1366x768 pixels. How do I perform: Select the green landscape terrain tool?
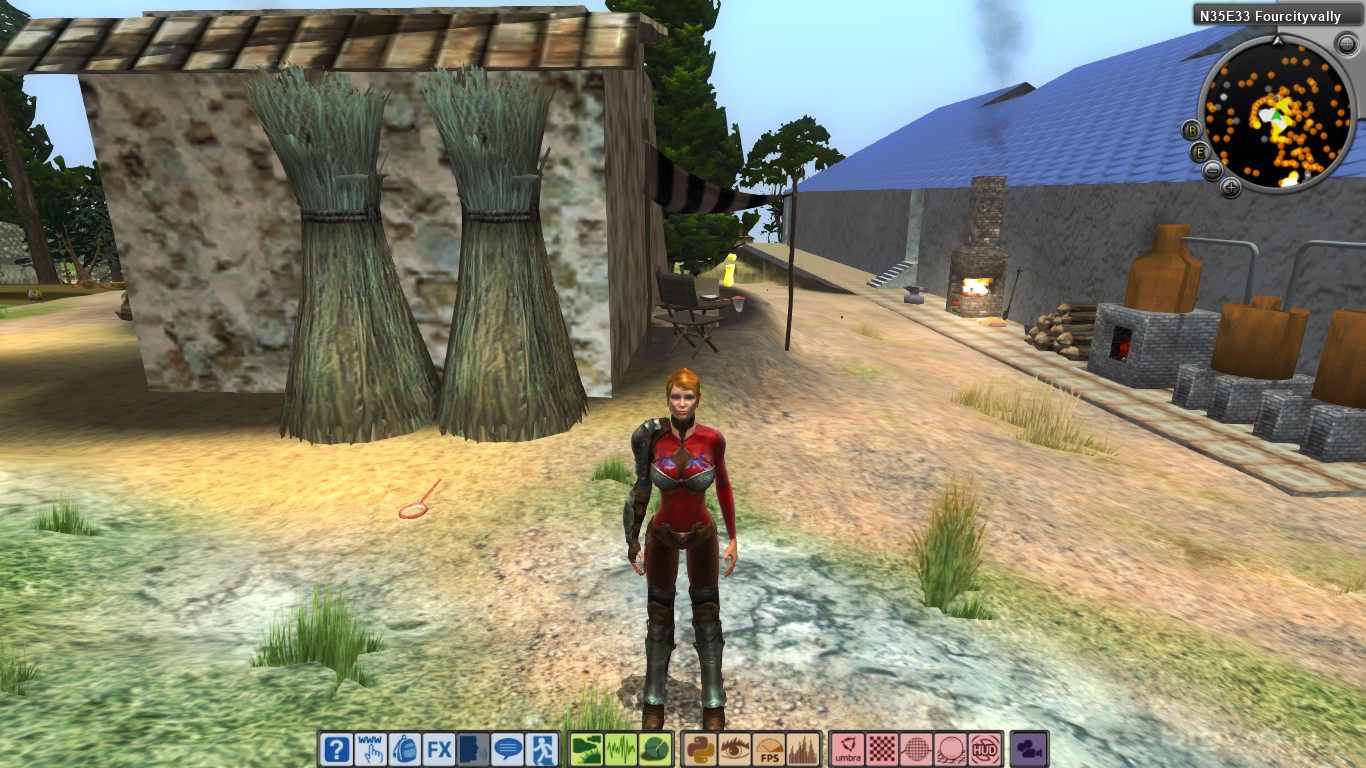click(x=587, y=749)
